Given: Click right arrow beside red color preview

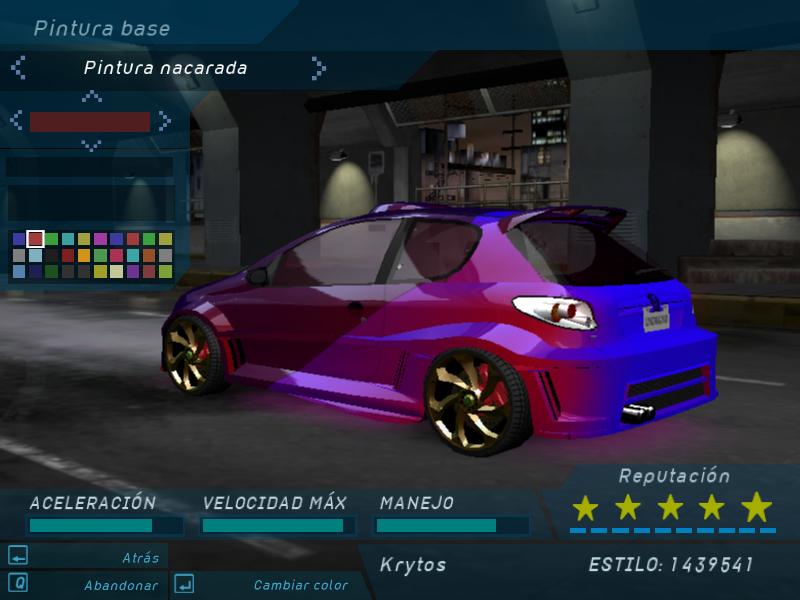Looking at the screenshot, I should coord(164,121).
